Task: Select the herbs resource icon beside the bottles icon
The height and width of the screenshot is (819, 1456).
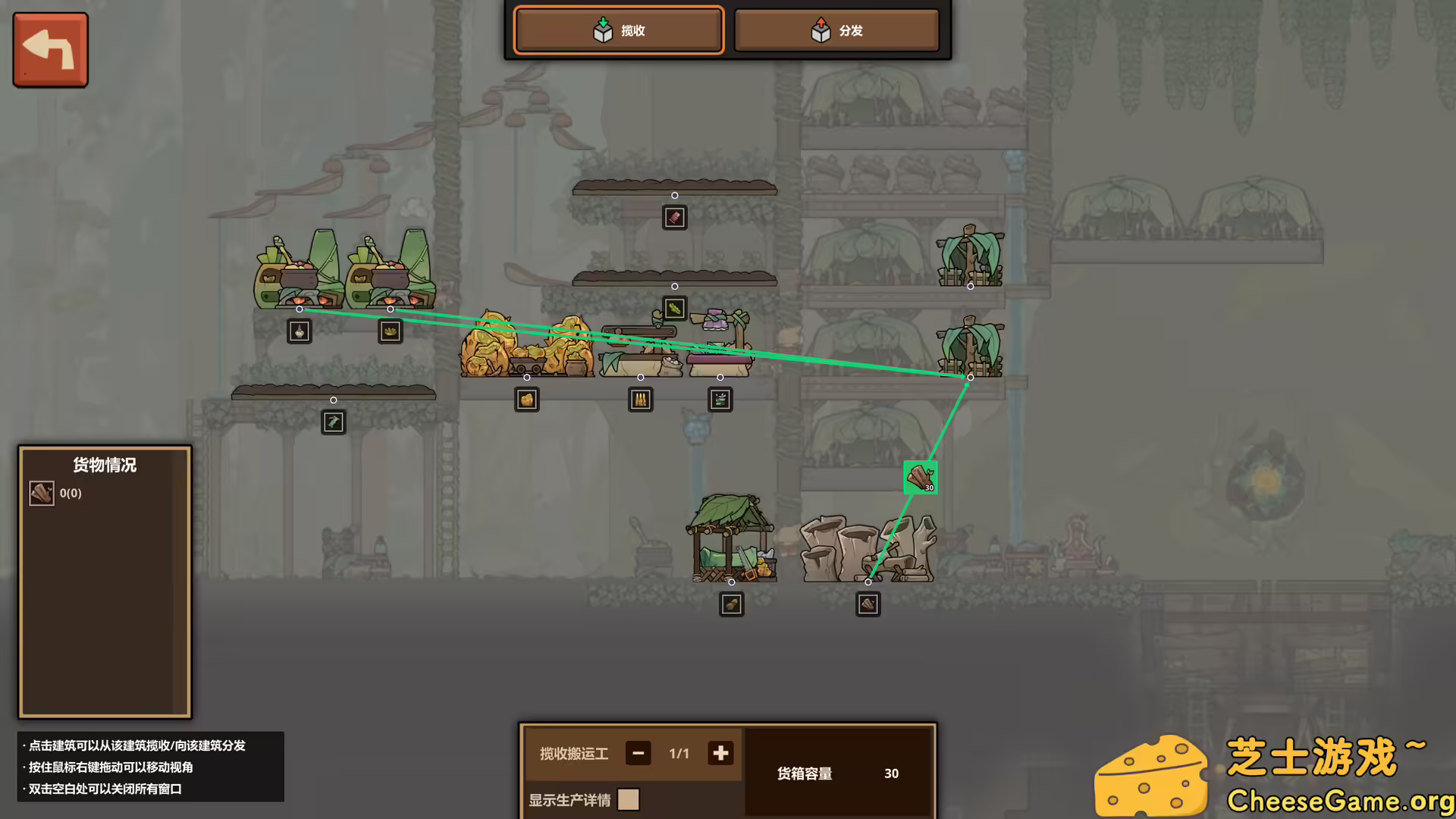Action: coord(720,400)
